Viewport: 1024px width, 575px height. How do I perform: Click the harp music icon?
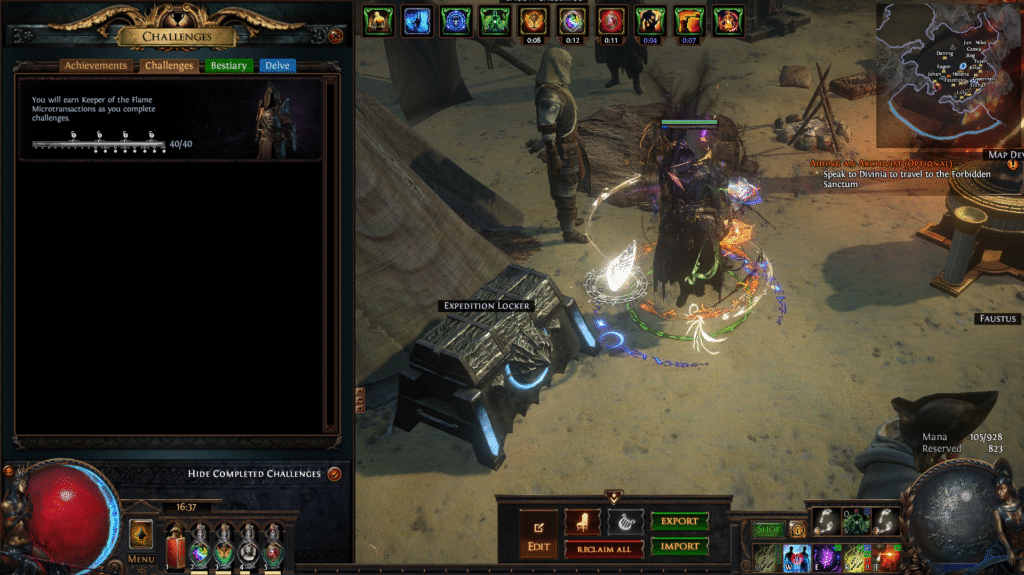625,521
